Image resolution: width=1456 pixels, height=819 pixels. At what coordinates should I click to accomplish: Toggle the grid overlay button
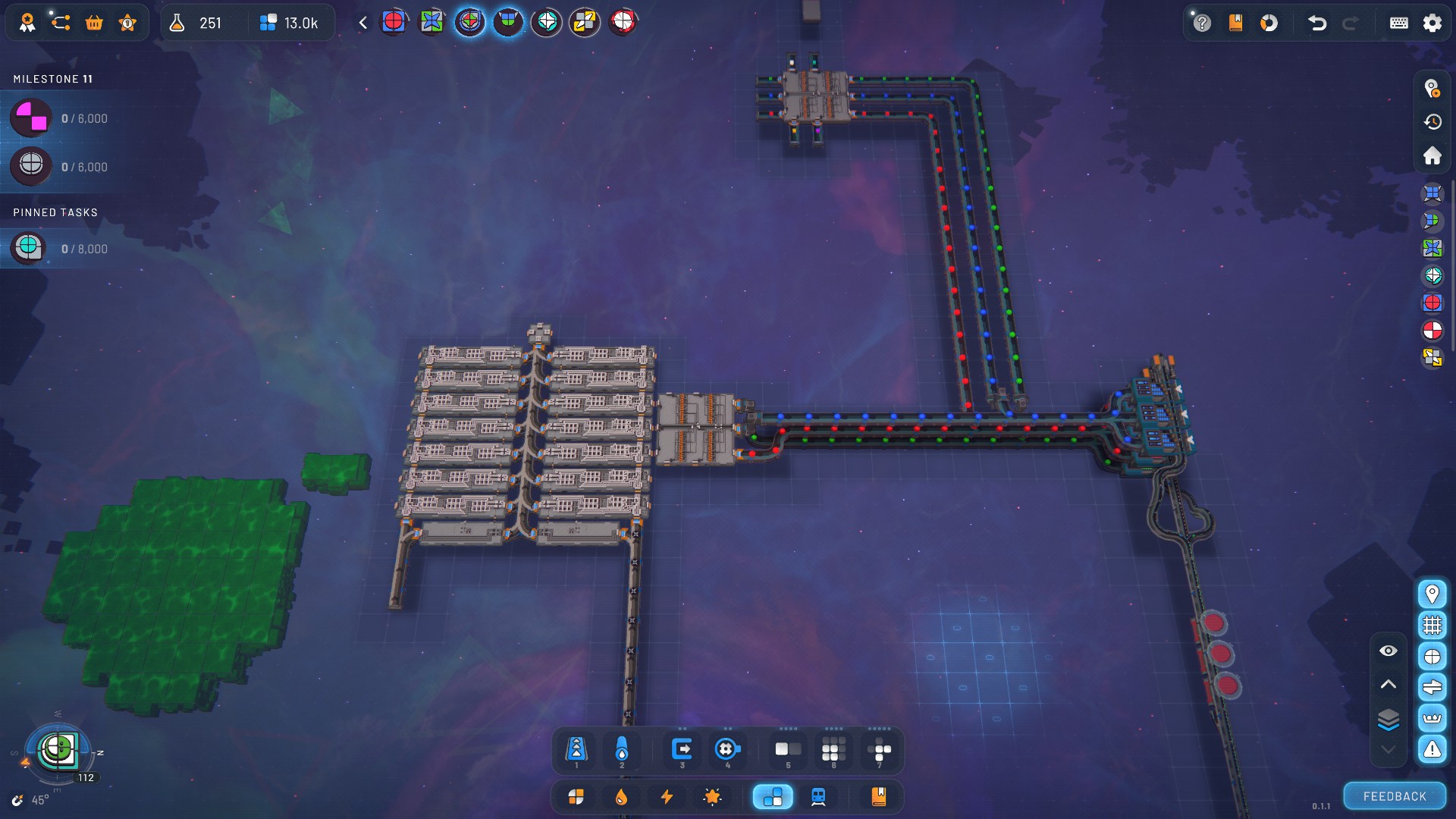tap(1432, 626)
